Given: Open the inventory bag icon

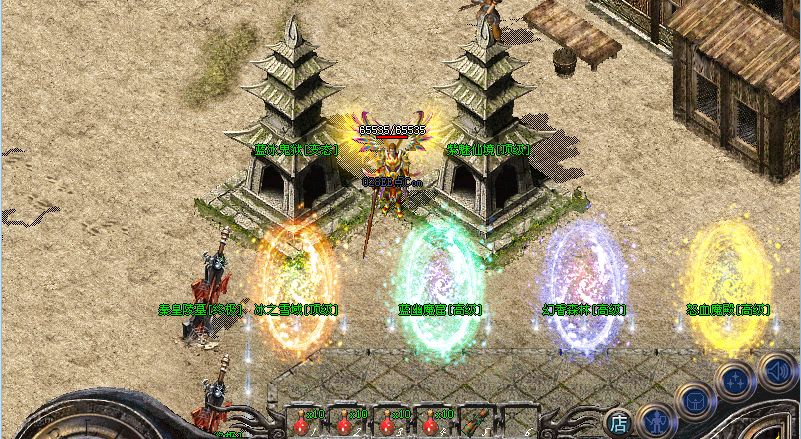Looking at the screenshot, I should [x=694, y=402].
